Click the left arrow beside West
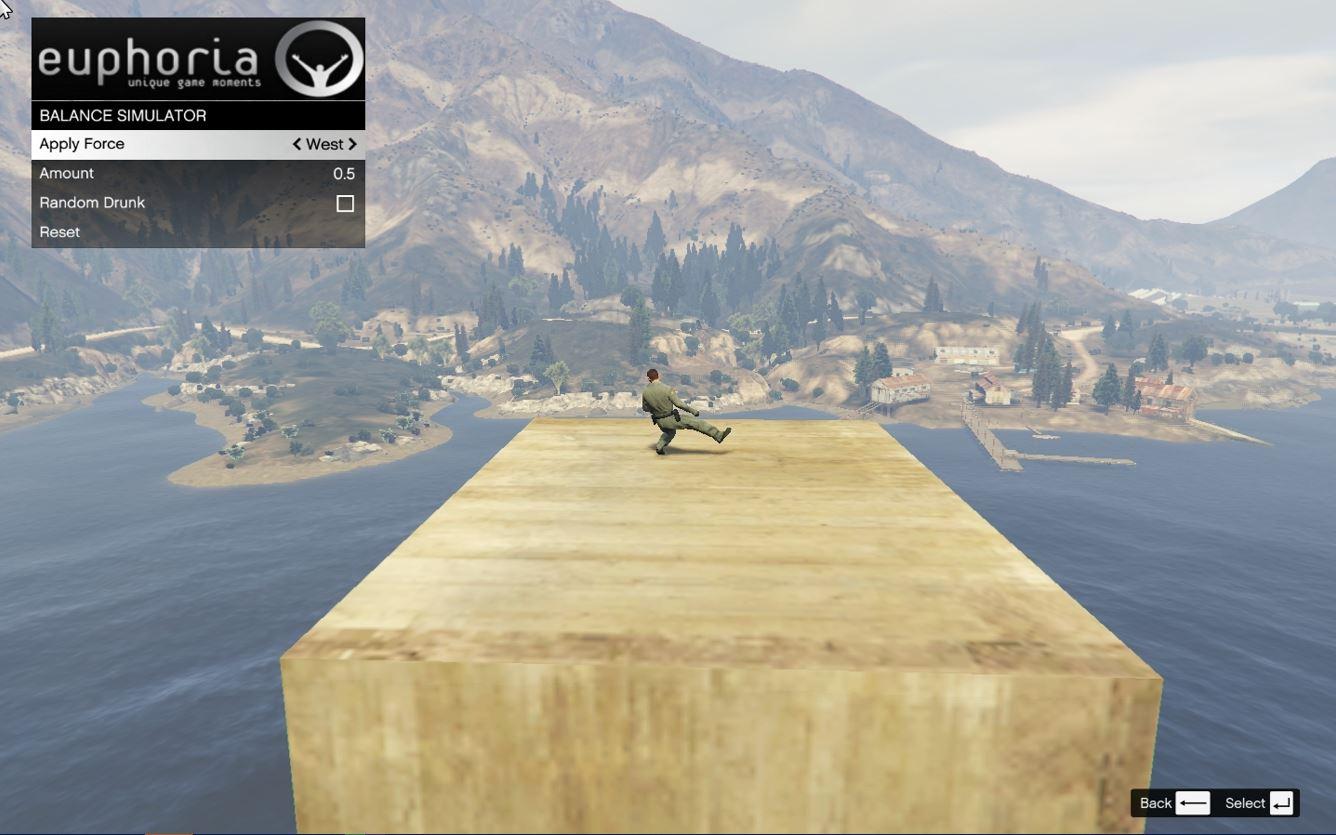Image resolution: width=1336 pixels, height=835 pixels. [x=297, y=144]
